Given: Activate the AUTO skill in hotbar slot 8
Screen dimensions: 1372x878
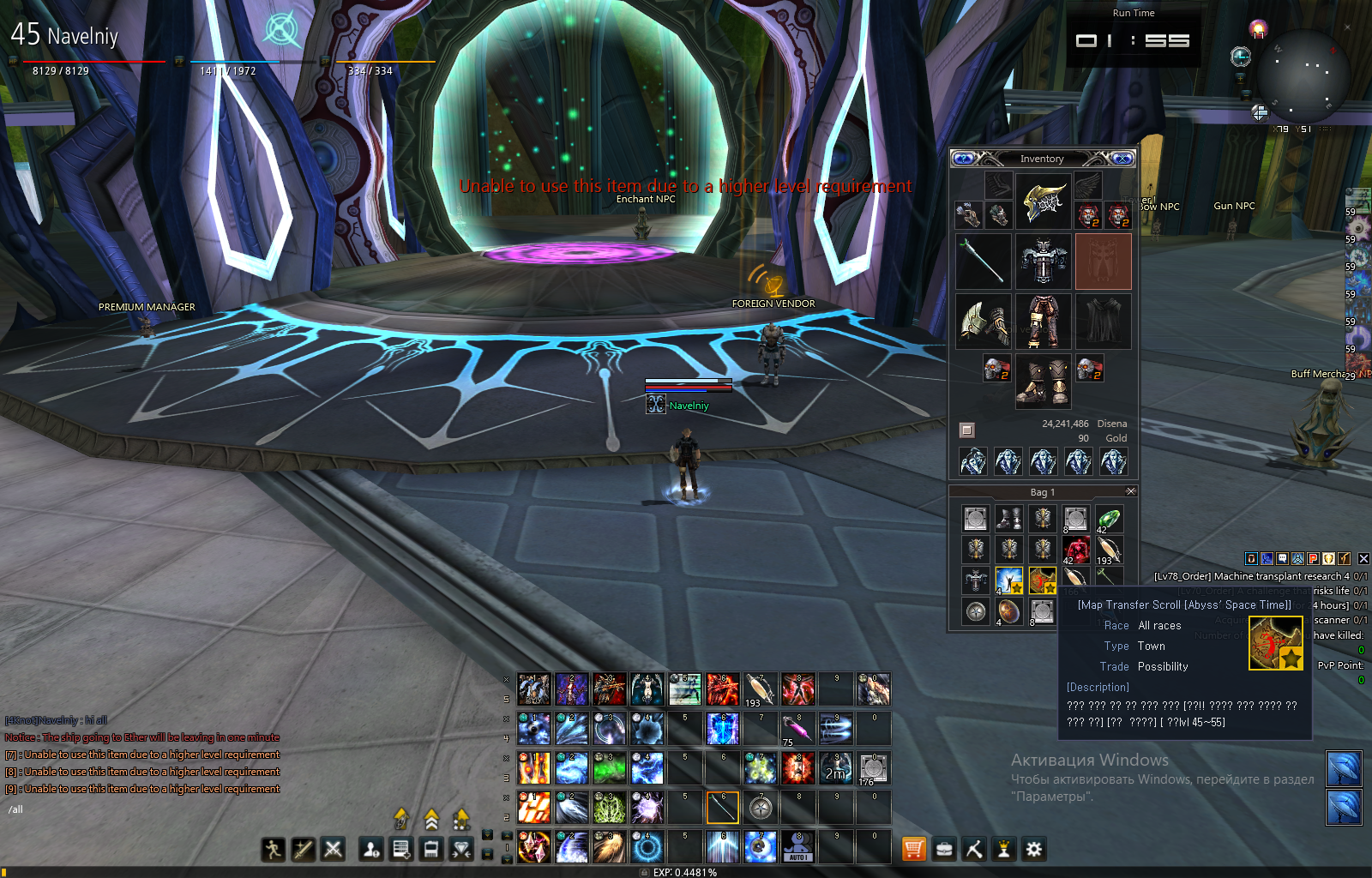Looking at the screenshot, I should pyautogui.click(x=797, y=848).
